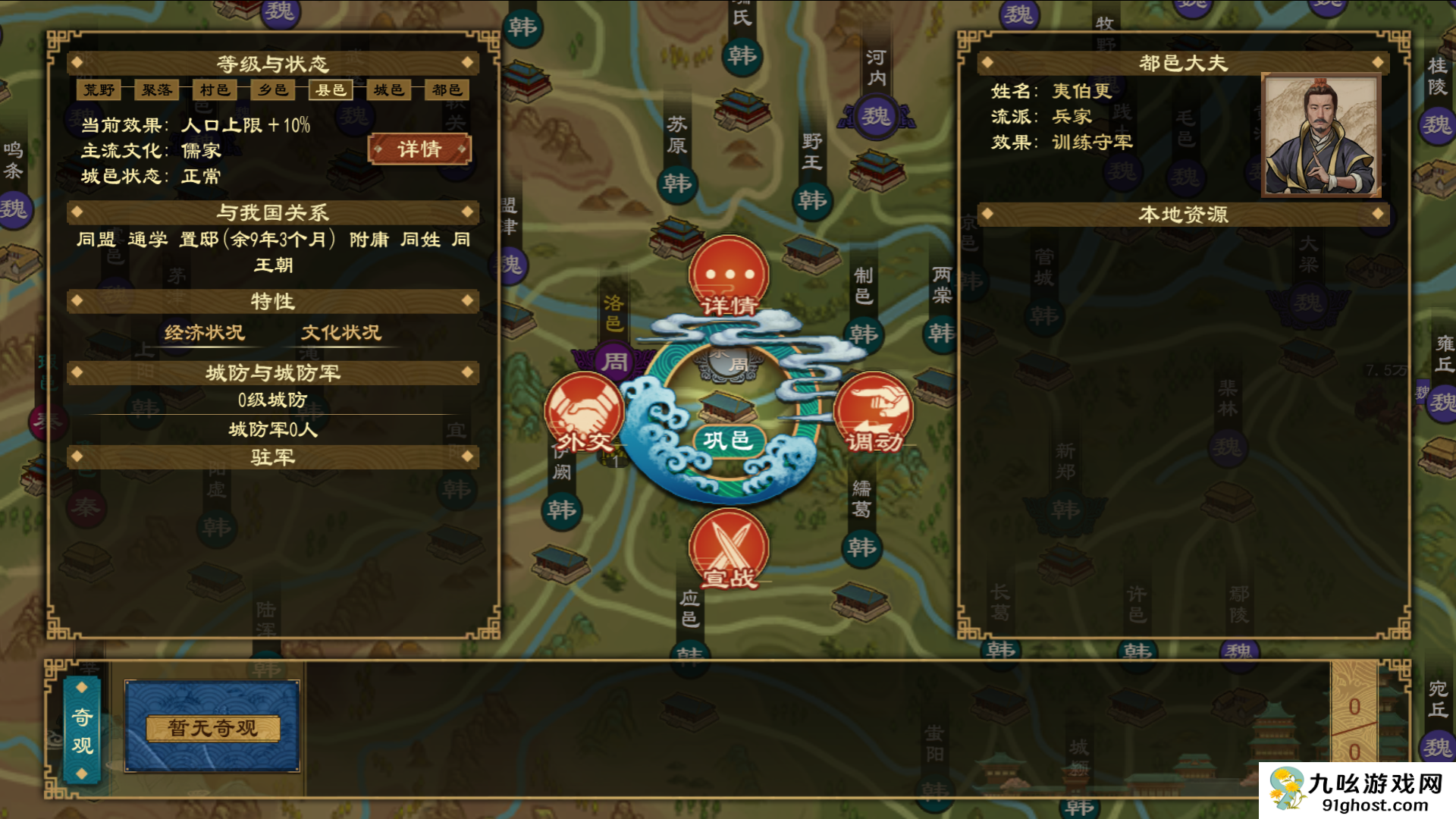
Task: Select the 村邑 level tab
Action: pyautogui.click(x=215, y=90)
